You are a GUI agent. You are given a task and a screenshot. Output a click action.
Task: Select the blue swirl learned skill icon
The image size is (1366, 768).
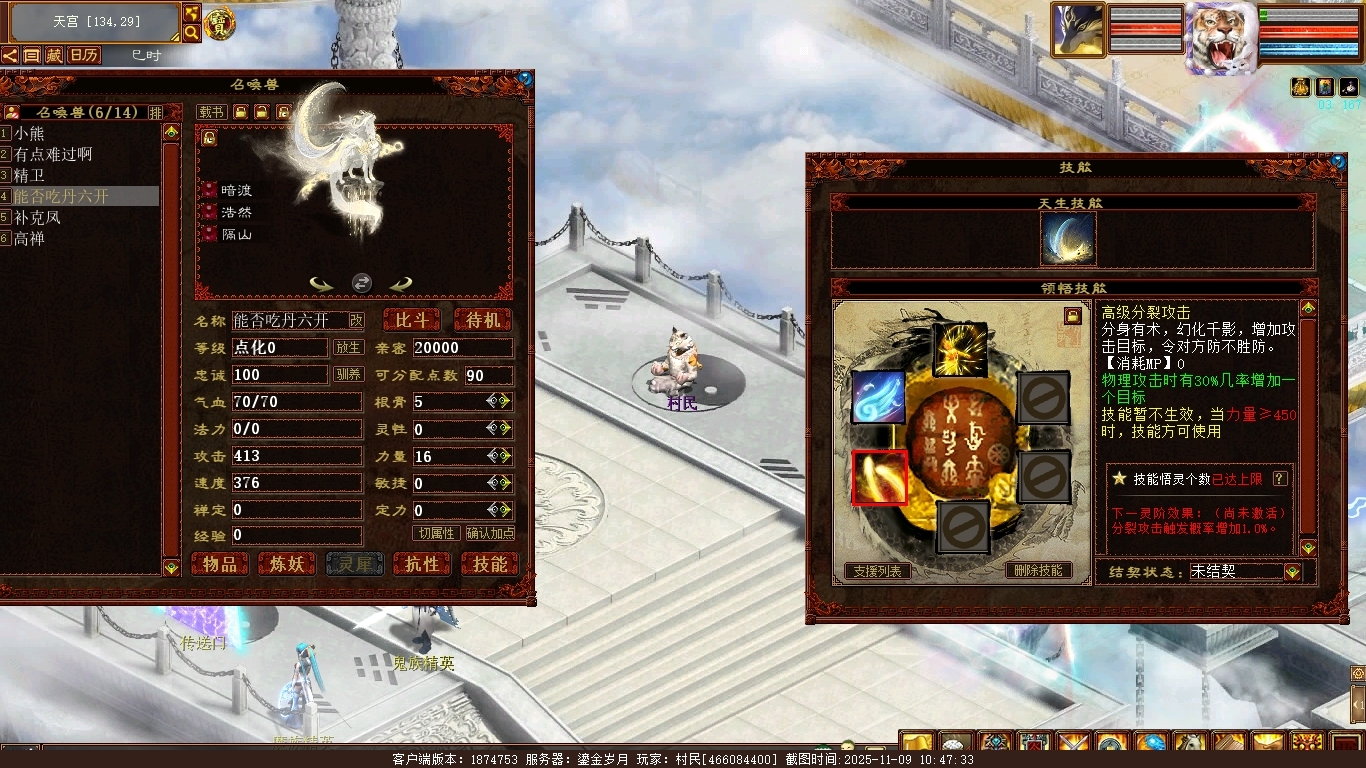879,397
